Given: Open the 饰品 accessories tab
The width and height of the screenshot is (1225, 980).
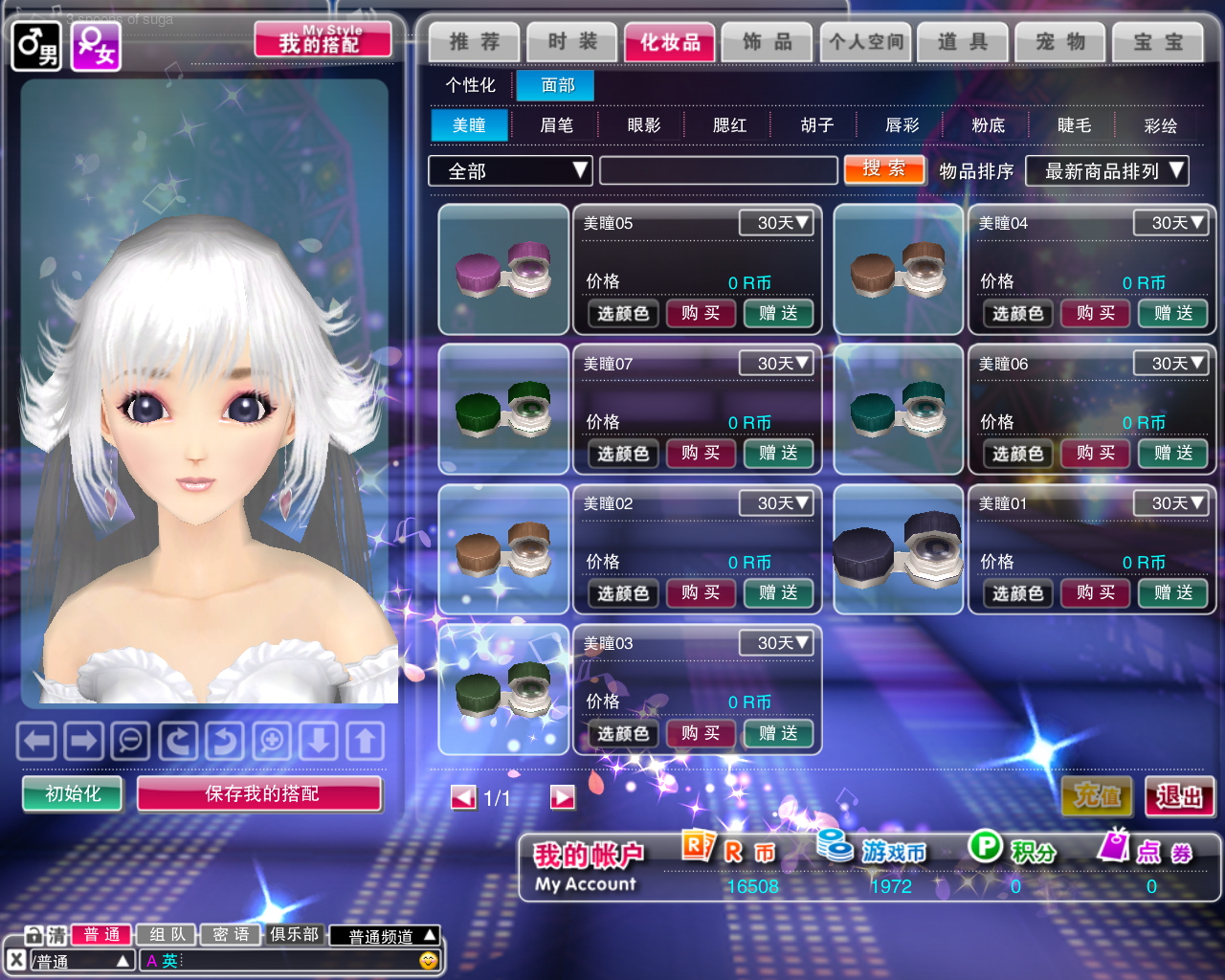Looking at the screenshot, I should (x=767, y=42).
